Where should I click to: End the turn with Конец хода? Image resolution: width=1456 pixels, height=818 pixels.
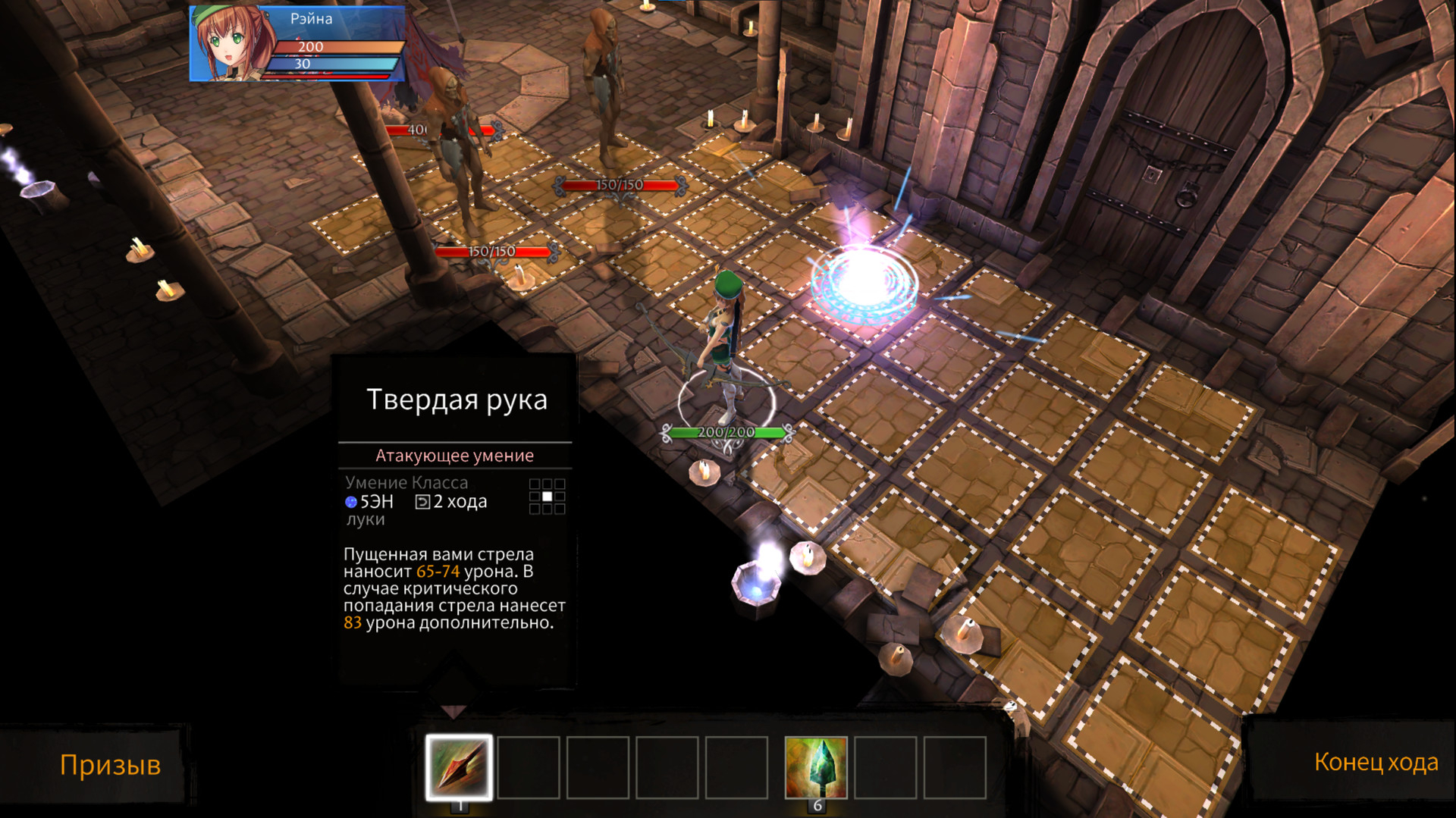coord(1376,762)
